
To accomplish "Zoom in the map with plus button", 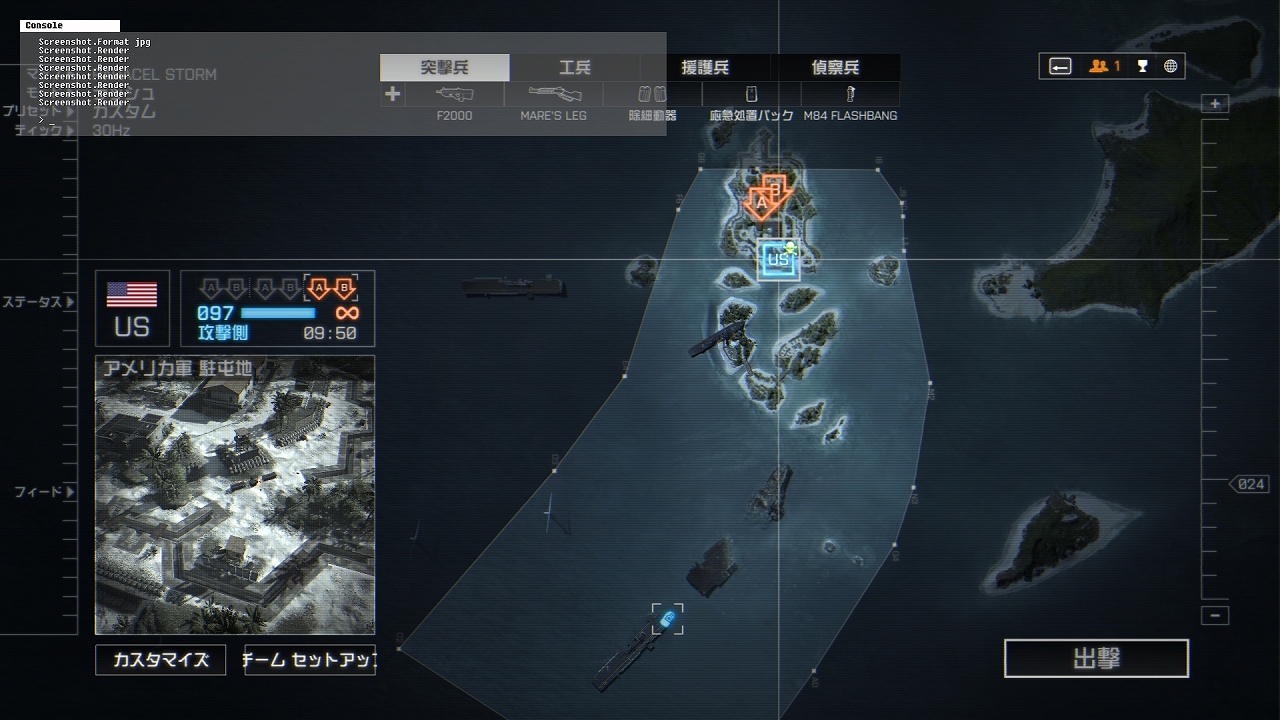I will point(1215,104).
